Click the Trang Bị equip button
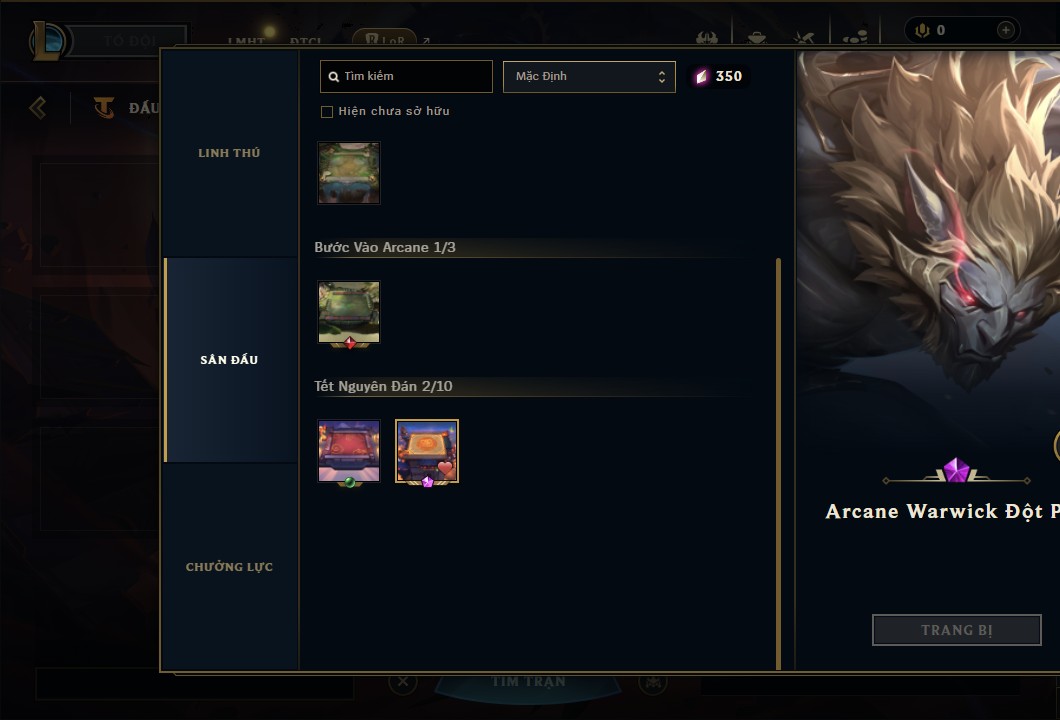The image size is (1060, 720). pyautogui.click(x=956, y=630)
